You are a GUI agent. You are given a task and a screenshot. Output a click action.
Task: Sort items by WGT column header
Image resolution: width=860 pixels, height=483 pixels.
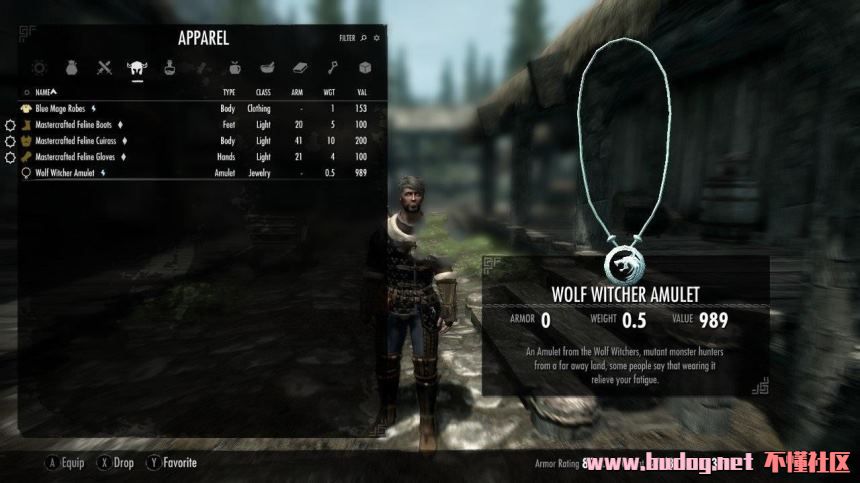point(330,91)
